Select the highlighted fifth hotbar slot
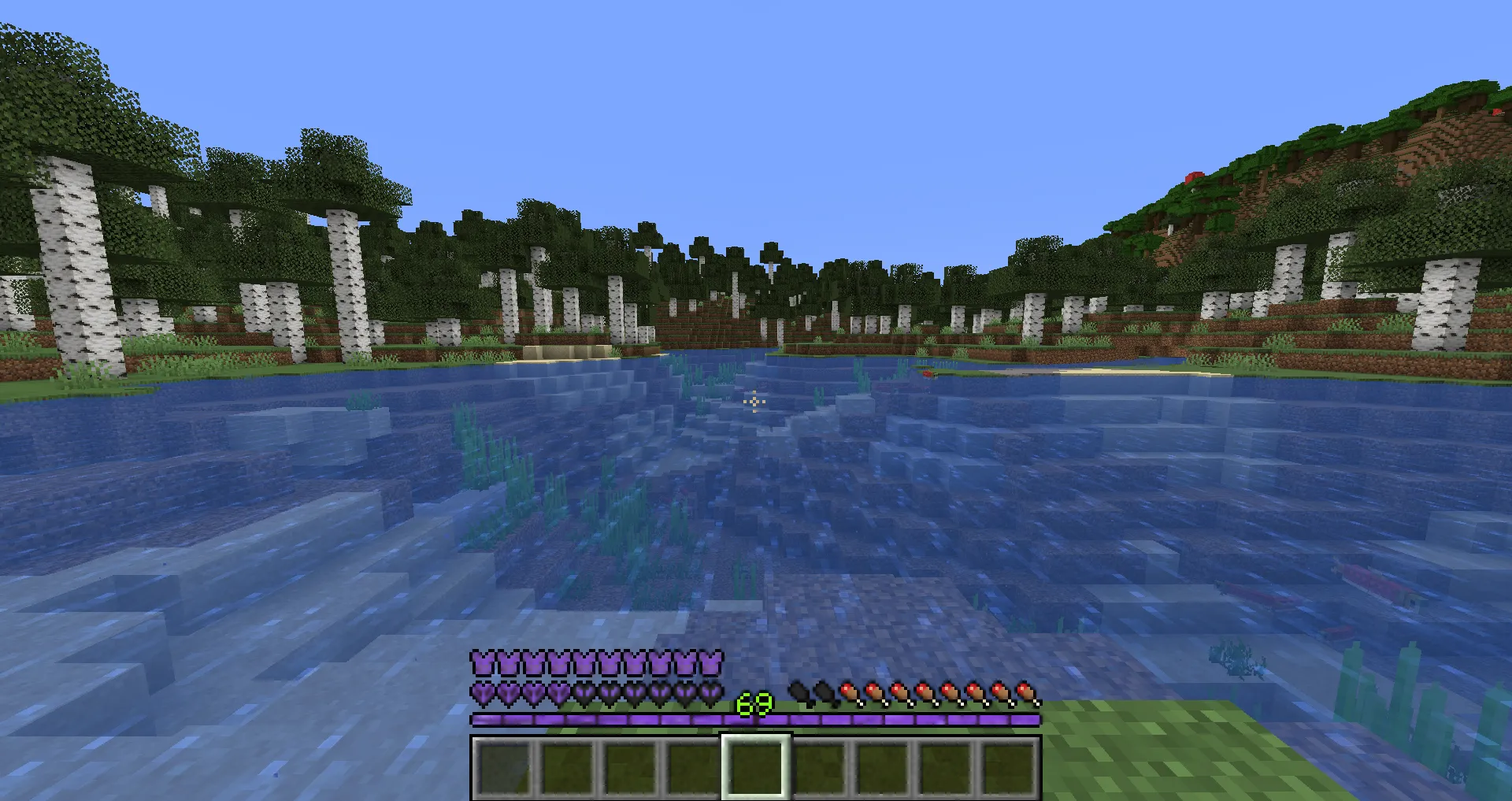The height and width of the screenshot is (801, 1512). [756, 767]
